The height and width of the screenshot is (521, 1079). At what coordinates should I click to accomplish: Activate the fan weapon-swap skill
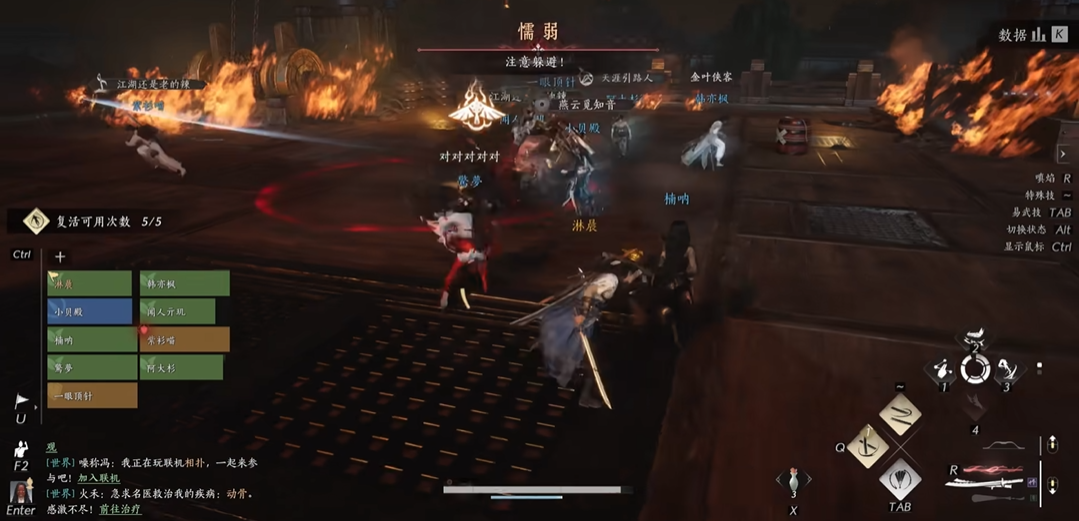point(900,478)
